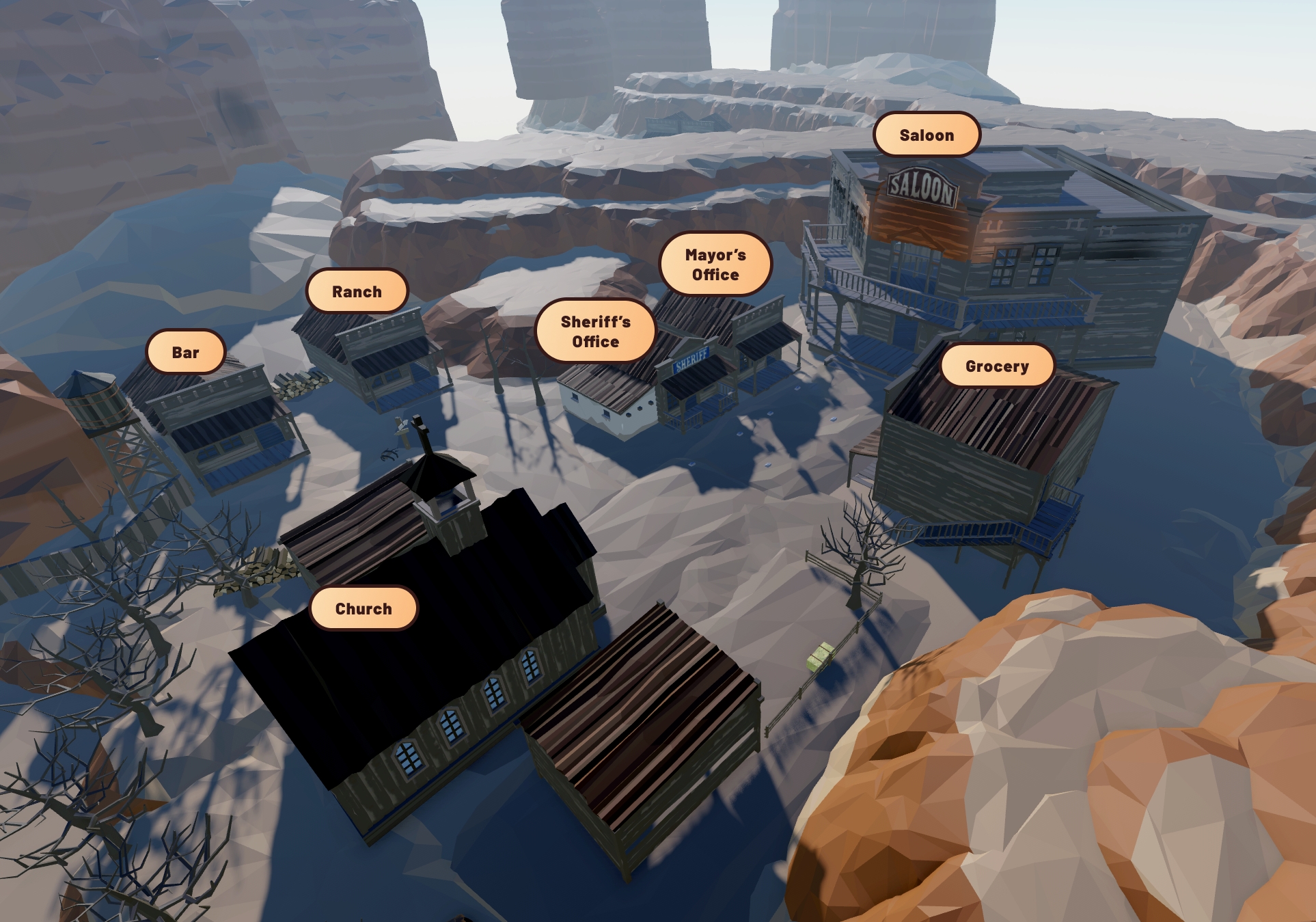Go to the Bar location
Screen dimensions: 1316x922
point(185,352)
